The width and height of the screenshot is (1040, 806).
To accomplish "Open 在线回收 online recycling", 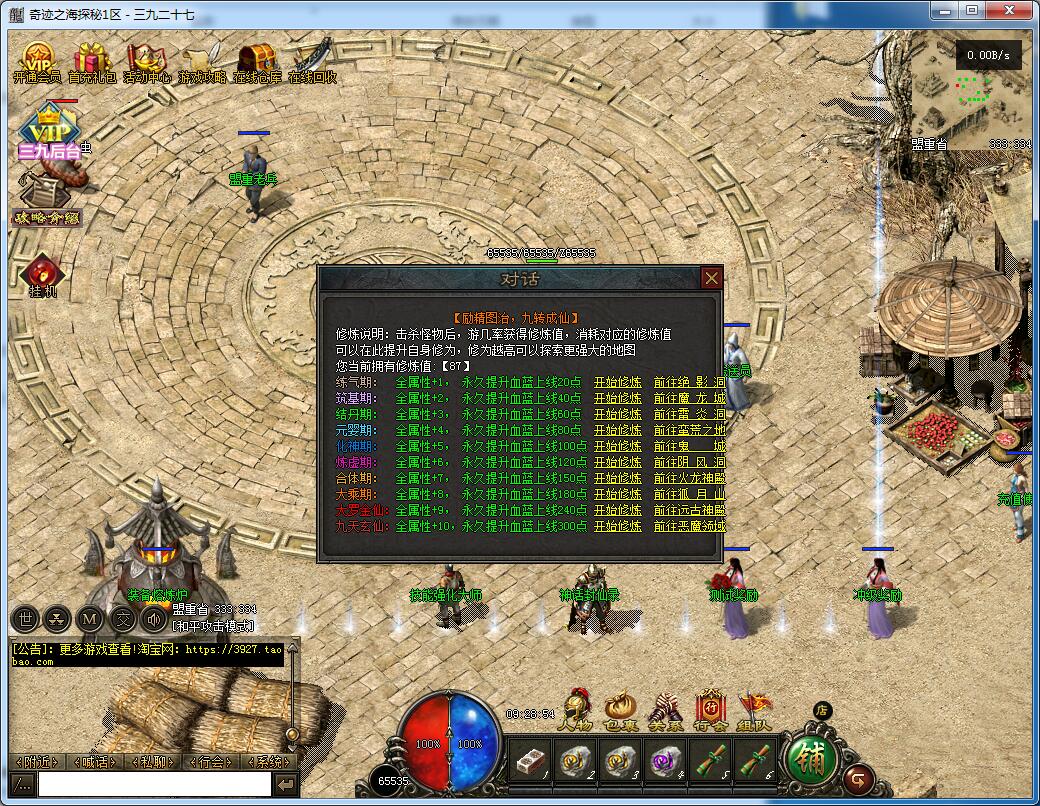I will tap(312, 63).
